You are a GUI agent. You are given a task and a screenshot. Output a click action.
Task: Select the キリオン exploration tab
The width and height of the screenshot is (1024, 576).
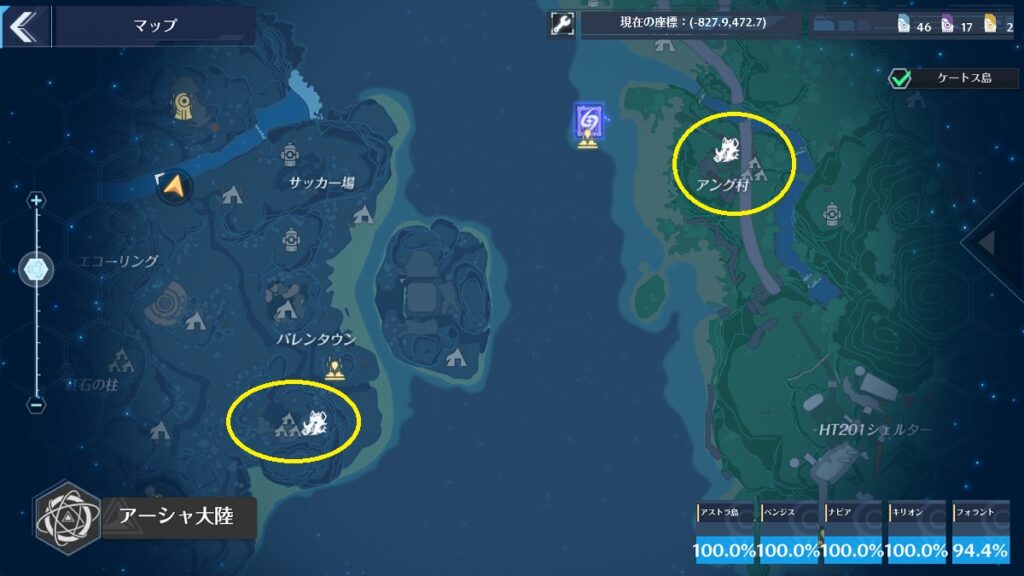[x=917, y=534]
